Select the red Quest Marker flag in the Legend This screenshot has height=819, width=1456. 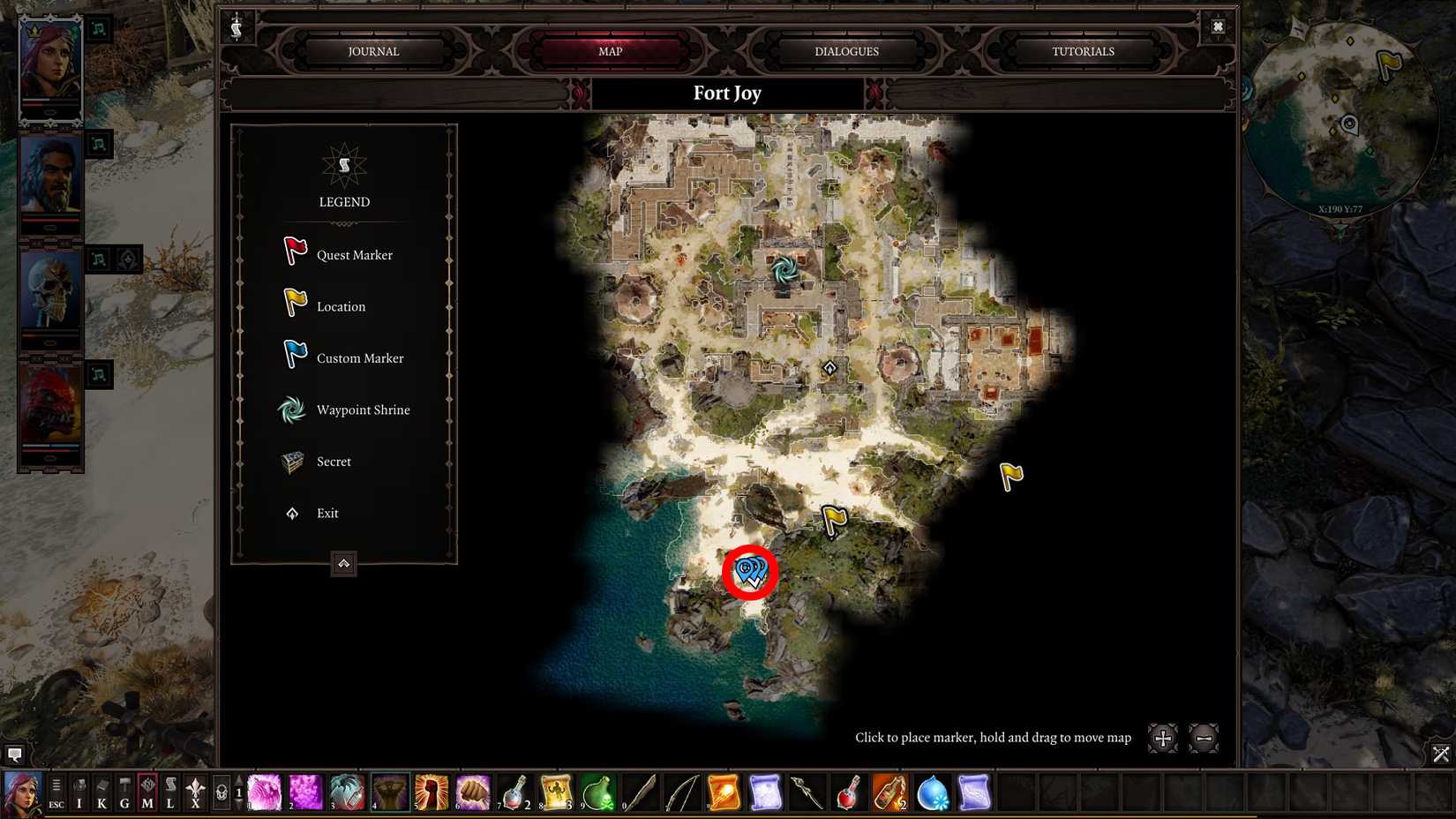tap(292, 253)
